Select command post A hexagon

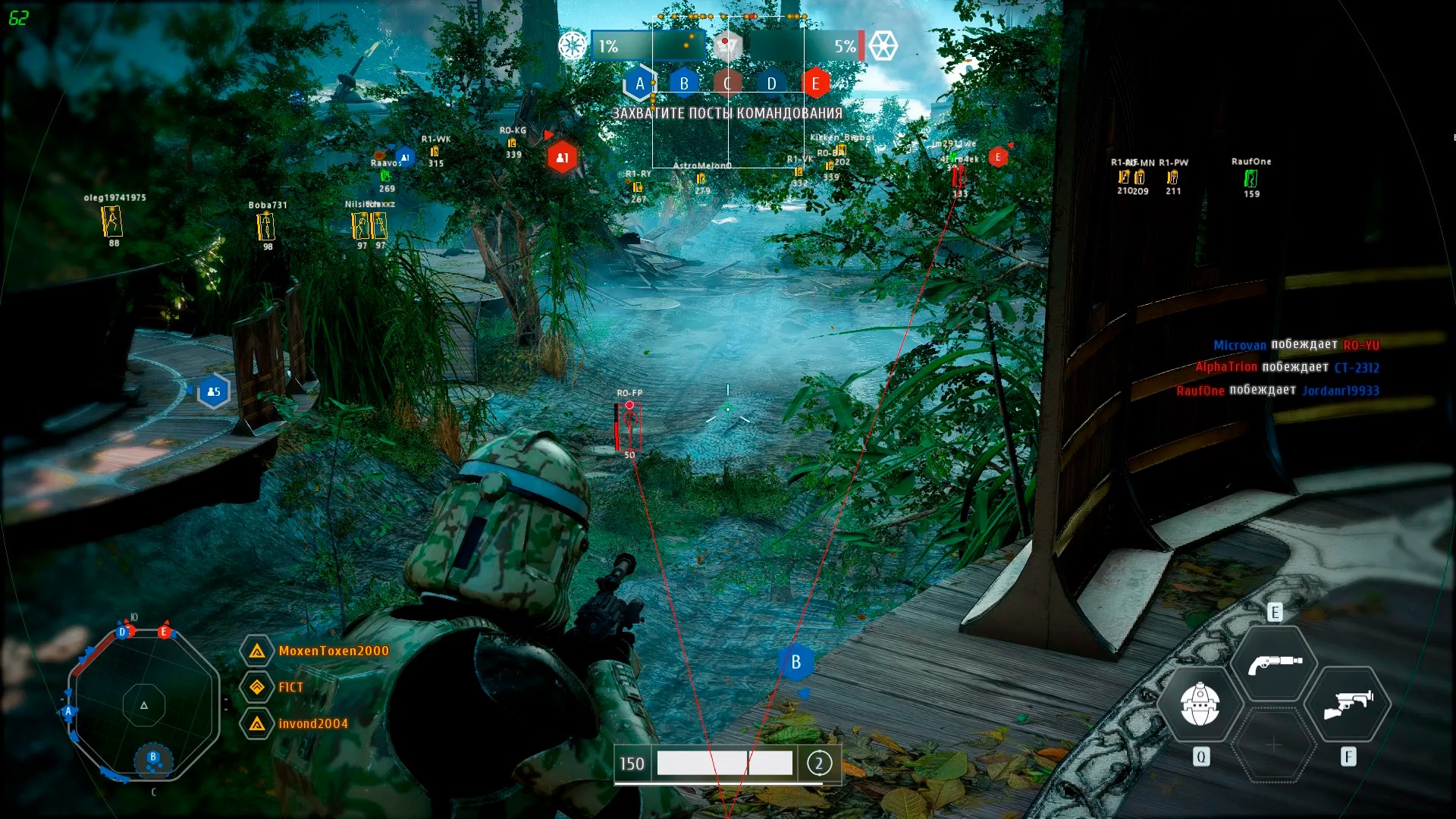(639, 83)
